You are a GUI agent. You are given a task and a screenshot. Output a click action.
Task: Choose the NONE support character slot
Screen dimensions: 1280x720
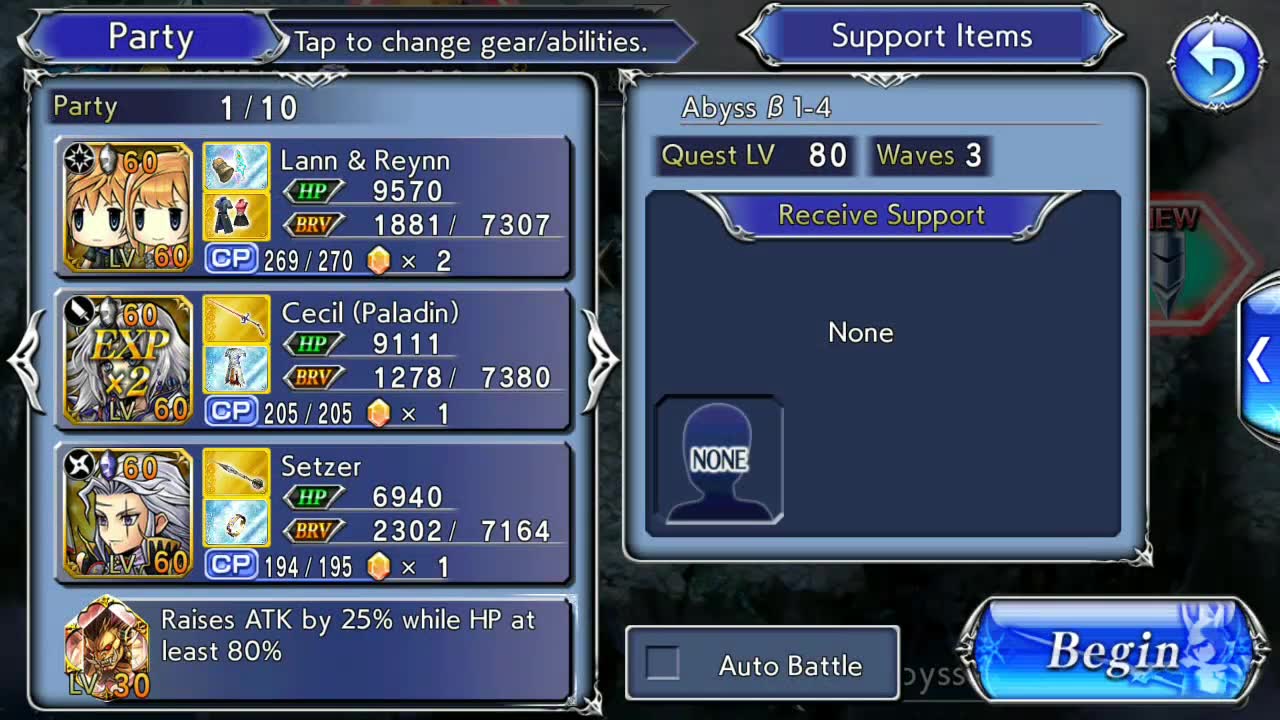719,459
